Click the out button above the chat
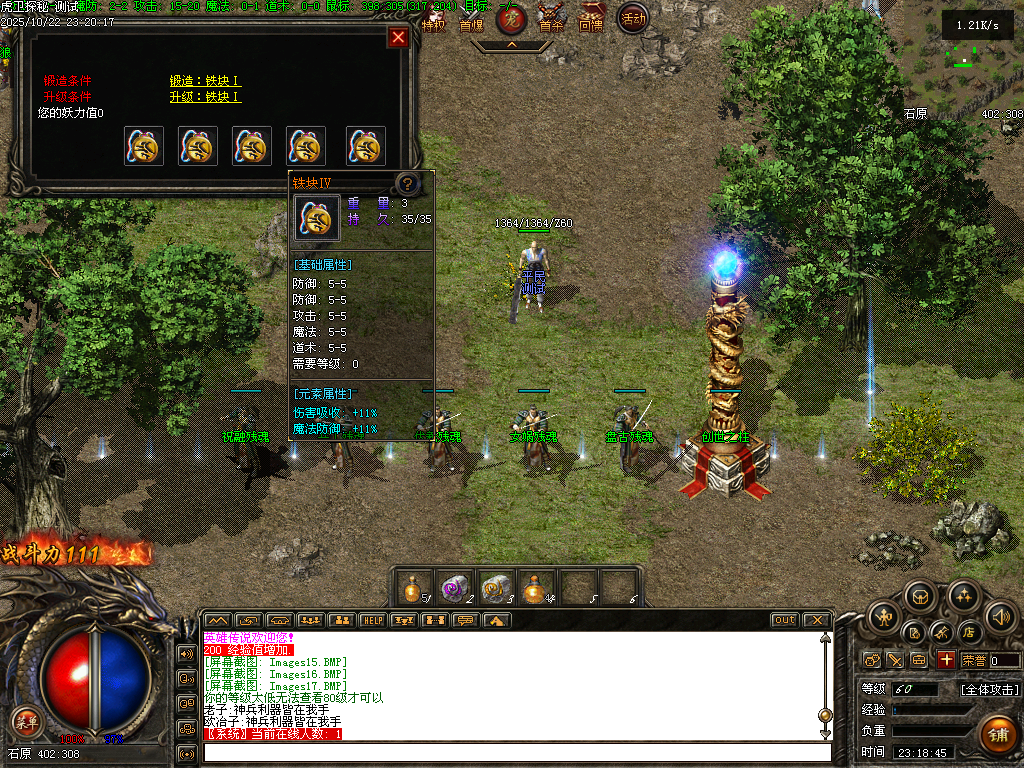Screen dimensions: 1024x768 784,620
